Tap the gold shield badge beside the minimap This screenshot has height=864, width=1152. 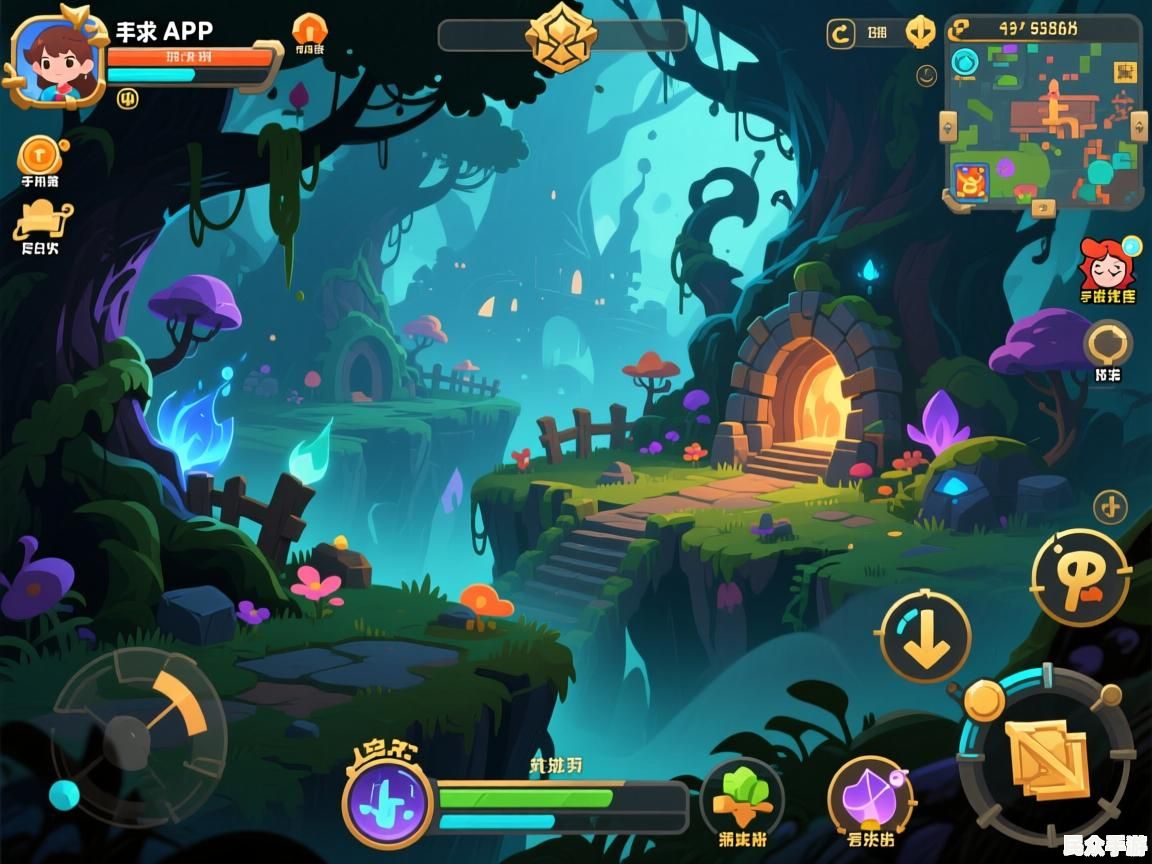click(x=920, y=33)
